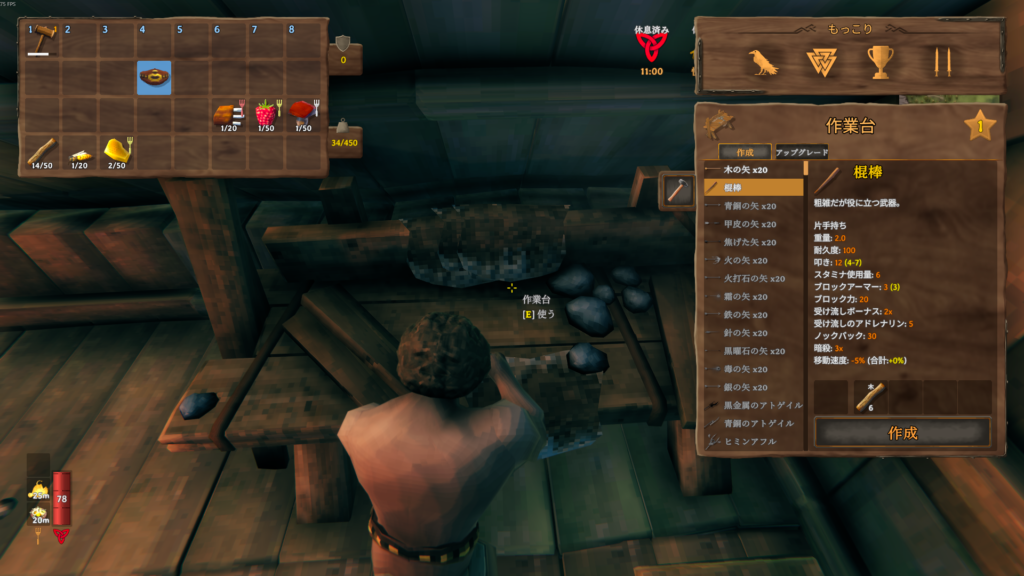This screenshot has width=1024, height=576.
Task: Show the trophies collection
Action: point(879,63)
